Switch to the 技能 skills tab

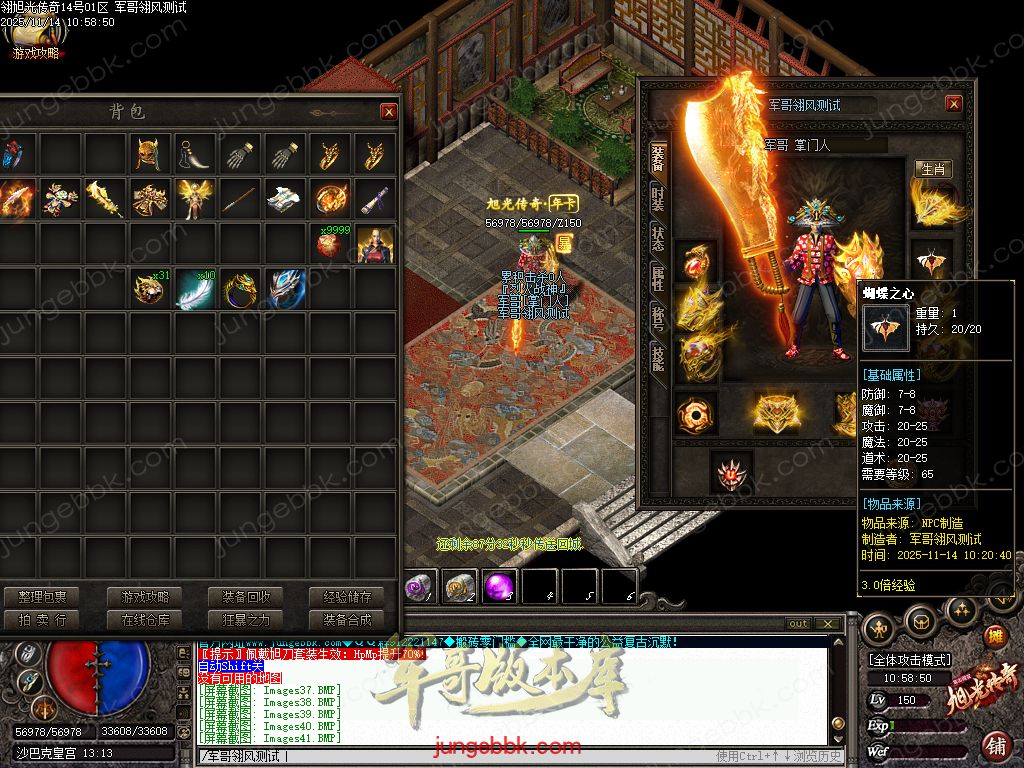657,358
